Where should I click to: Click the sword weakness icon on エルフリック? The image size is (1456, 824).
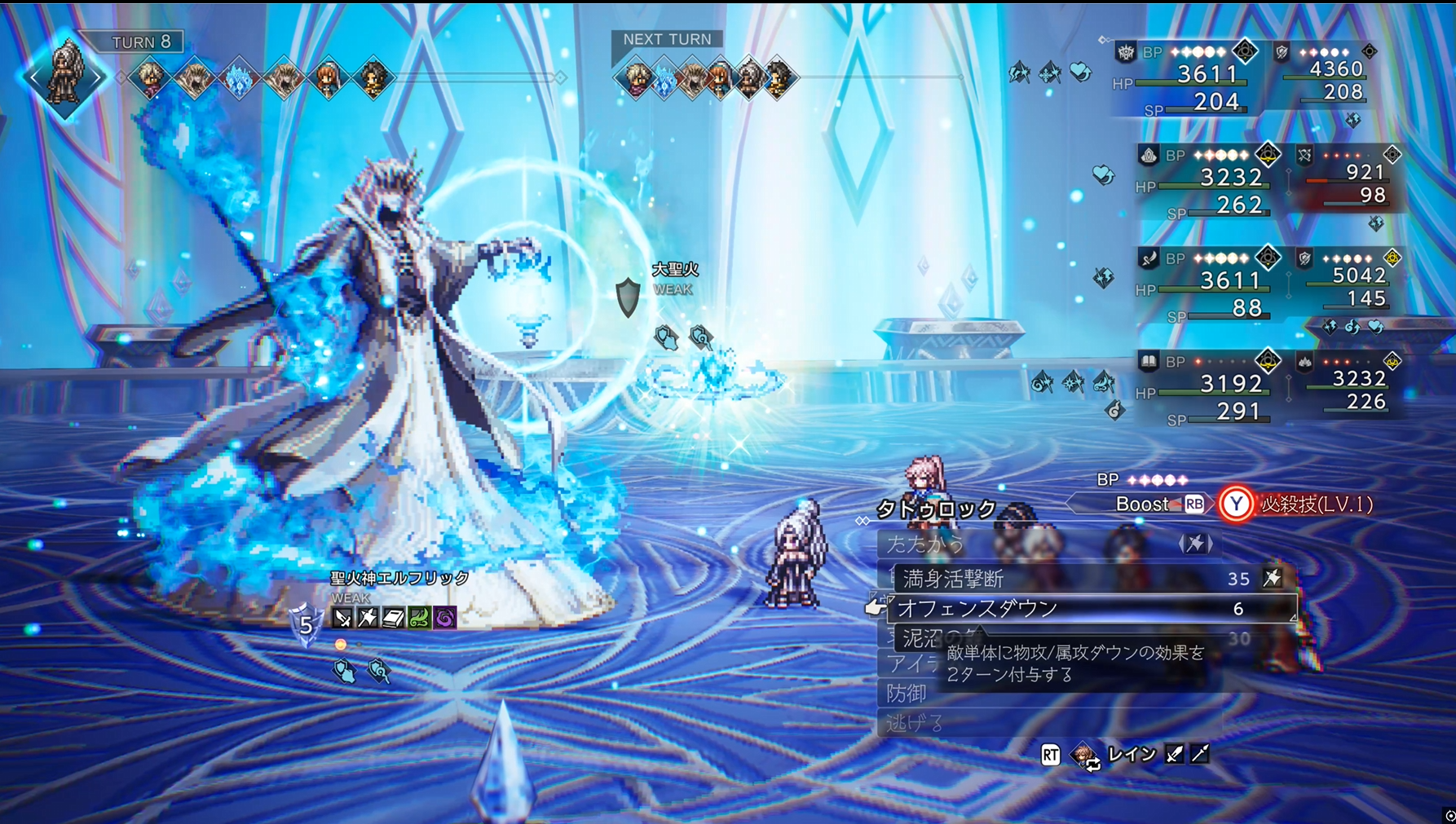coord(343,619)
